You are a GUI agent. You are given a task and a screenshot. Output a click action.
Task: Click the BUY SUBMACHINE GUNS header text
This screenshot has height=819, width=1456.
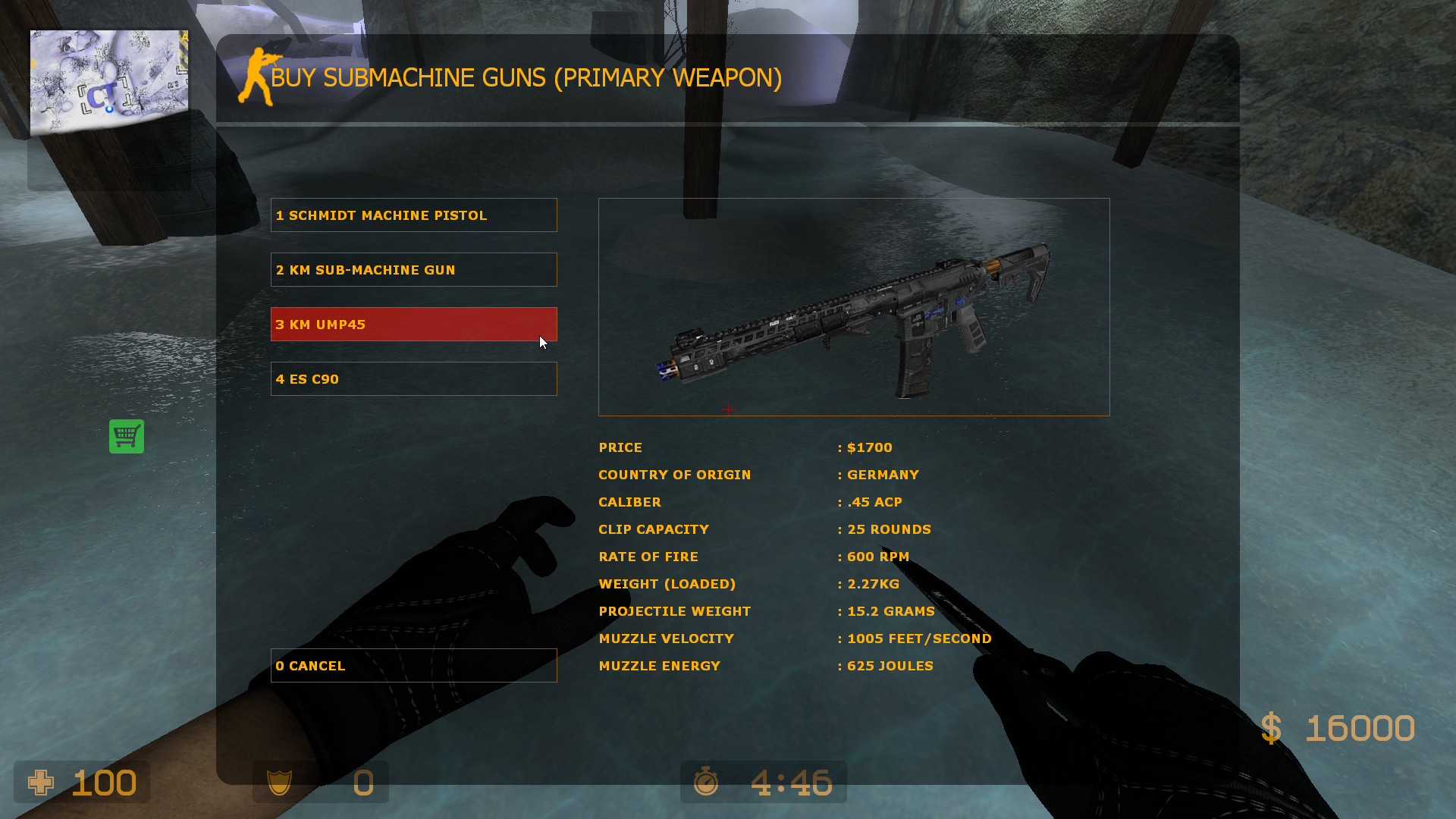(x=526, y=77)
